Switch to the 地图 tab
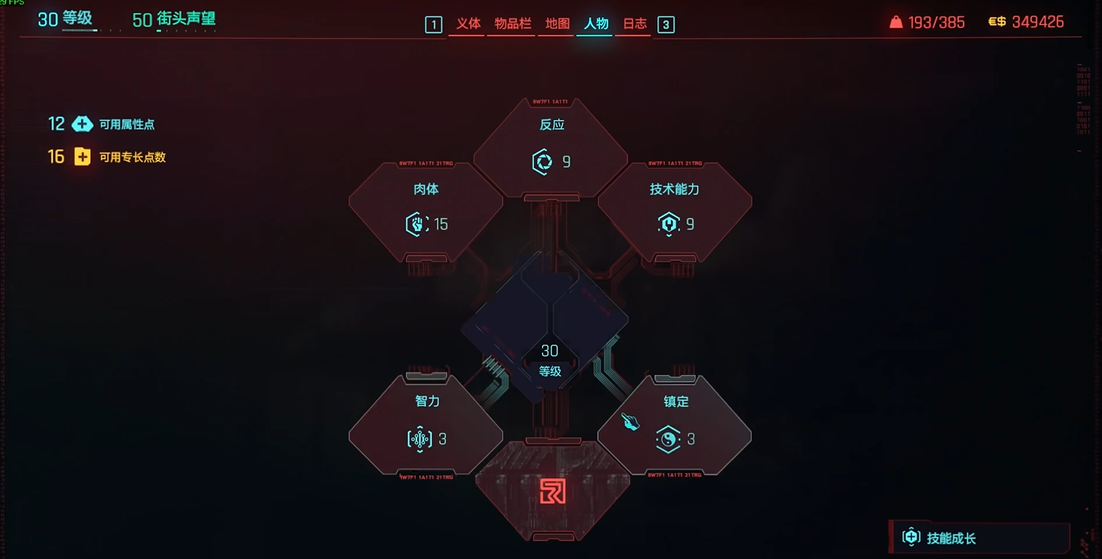The width and height of the screenshot is (1102, 559). pyautogui.click(x=557, y=24)
